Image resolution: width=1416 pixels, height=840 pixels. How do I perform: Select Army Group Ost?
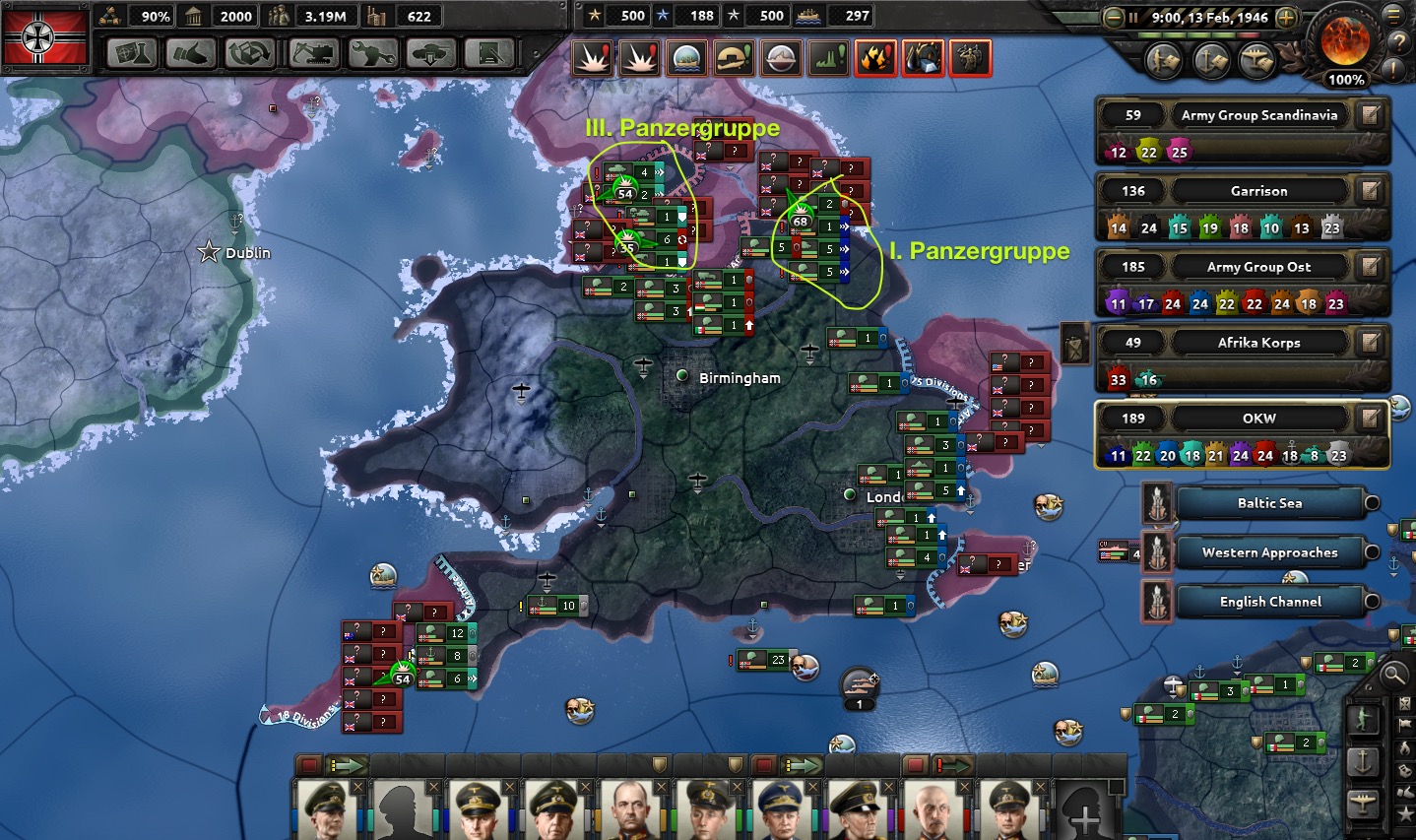tap(1258, 267)
